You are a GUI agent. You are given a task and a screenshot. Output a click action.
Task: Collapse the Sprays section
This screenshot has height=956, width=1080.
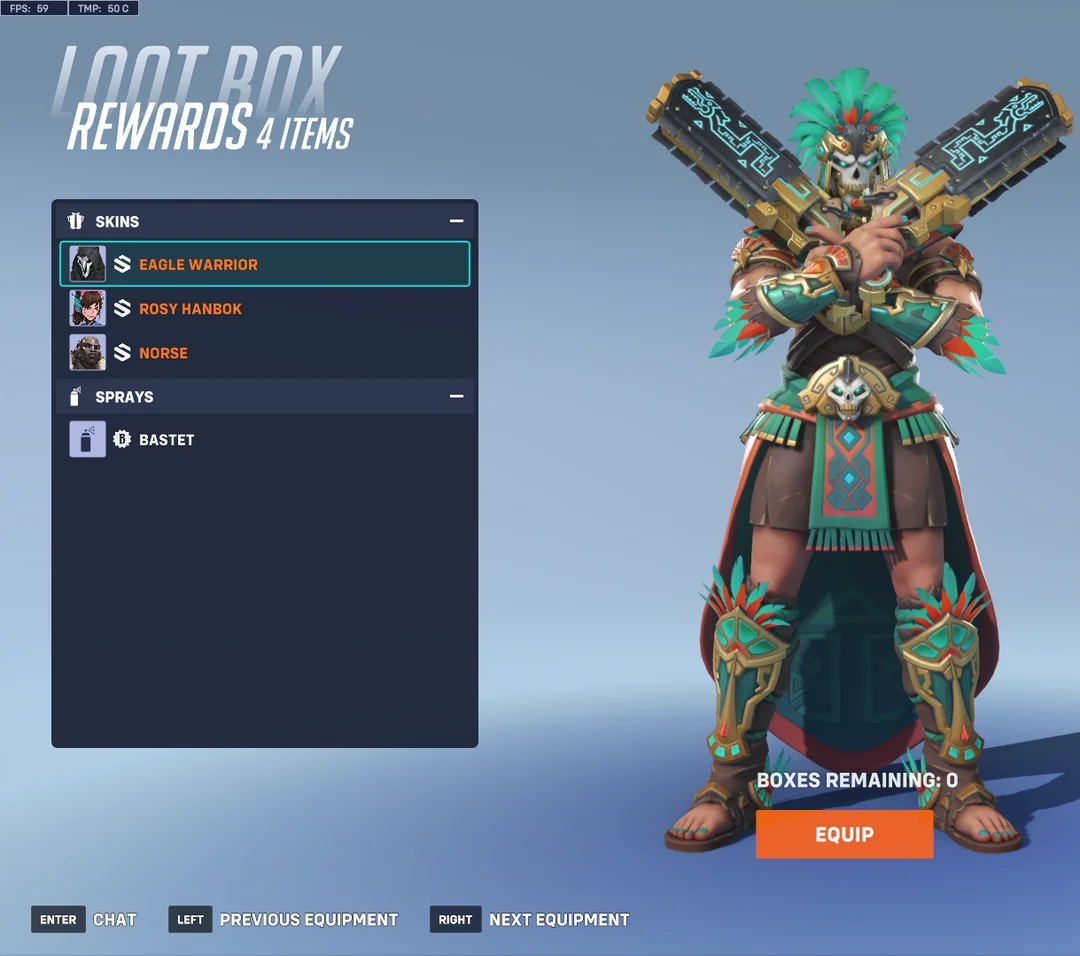pos(456,397)
